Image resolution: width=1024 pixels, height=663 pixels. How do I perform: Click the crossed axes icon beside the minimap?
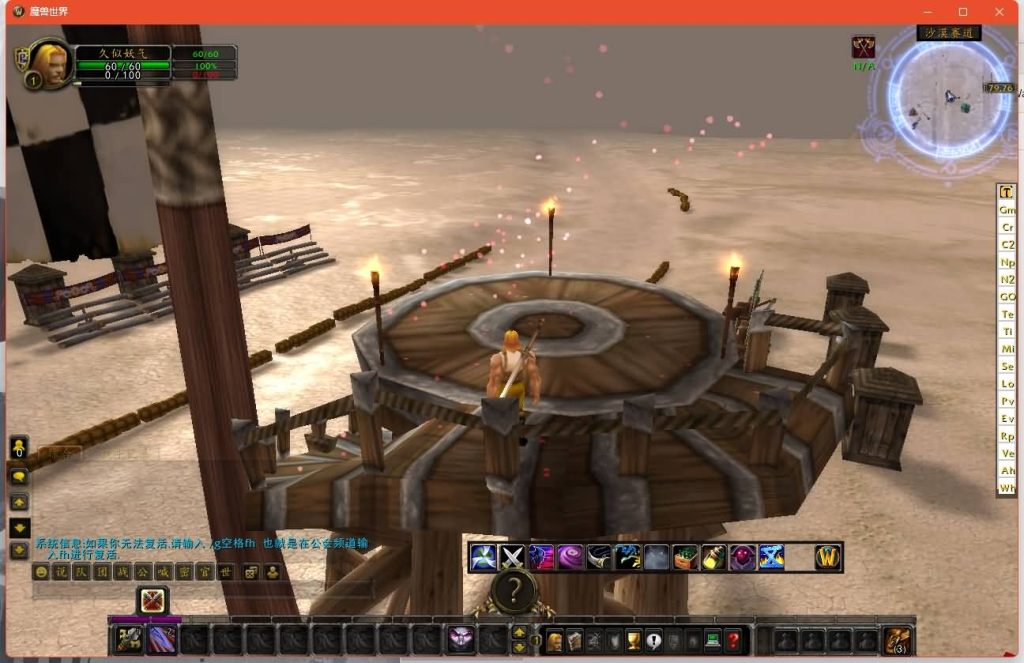tap(863, 47)
